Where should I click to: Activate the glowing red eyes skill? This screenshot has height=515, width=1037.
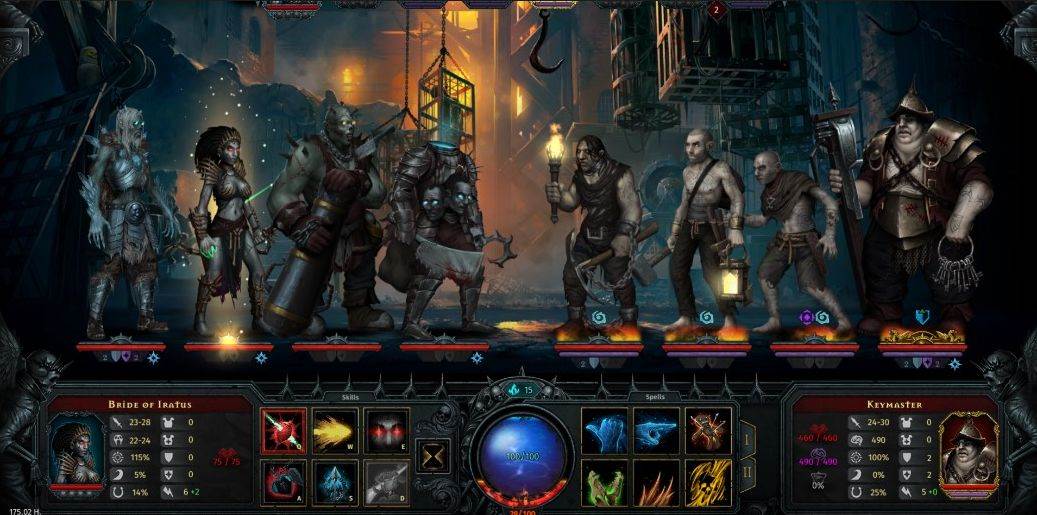pyautogui.click(x=386, y=430)
